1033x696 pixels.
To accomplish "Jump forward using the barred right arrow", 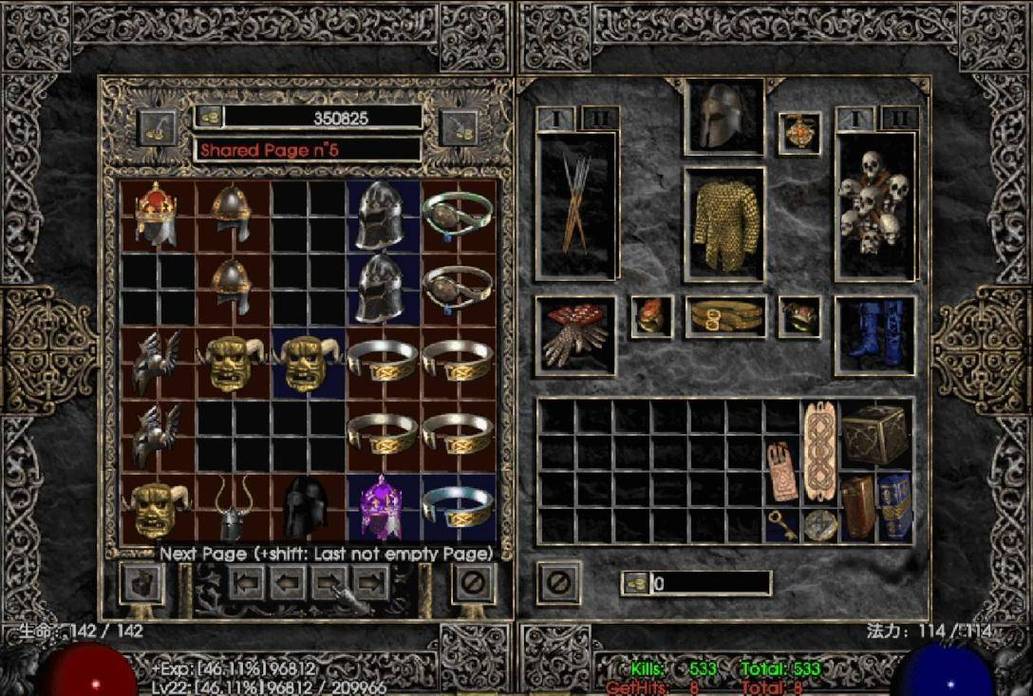I will click(x=371, y=582).
